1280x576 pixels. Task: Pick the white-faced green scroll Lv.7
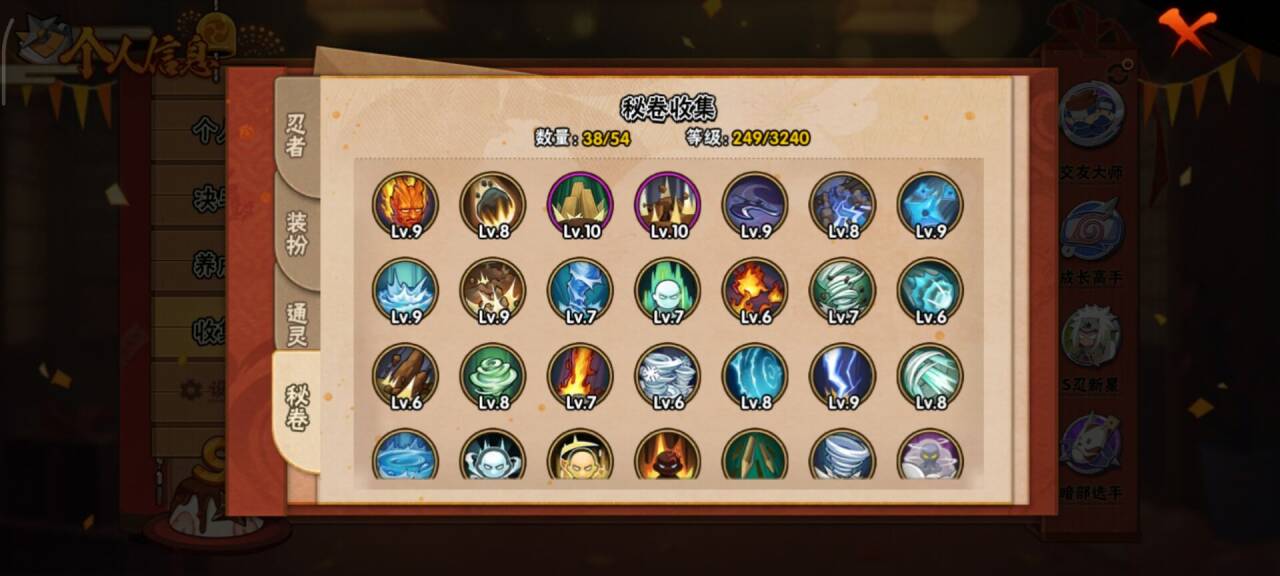[667, 291]
